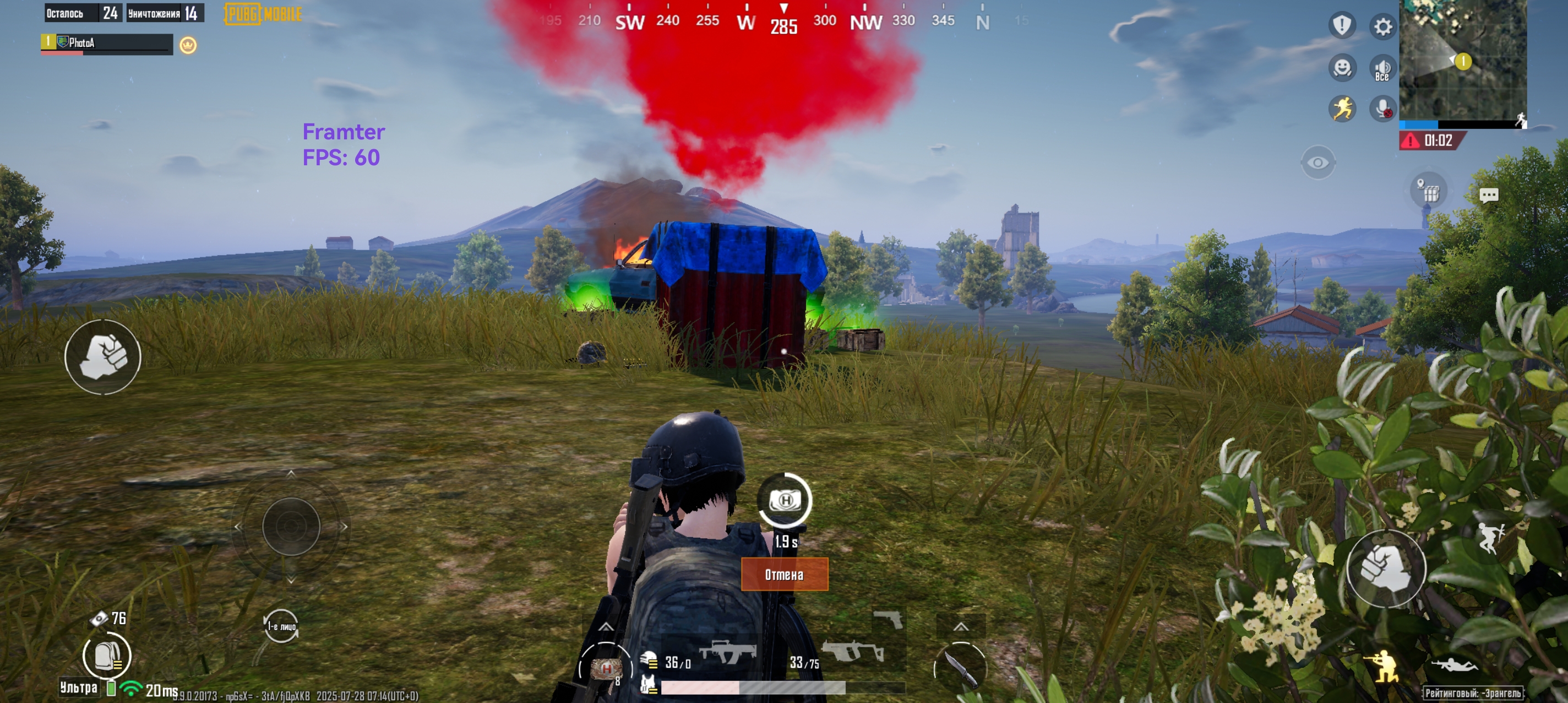Screen dimensions: 1568x703
Task: Equip the knife melee slot
Action: pos(961,668)
